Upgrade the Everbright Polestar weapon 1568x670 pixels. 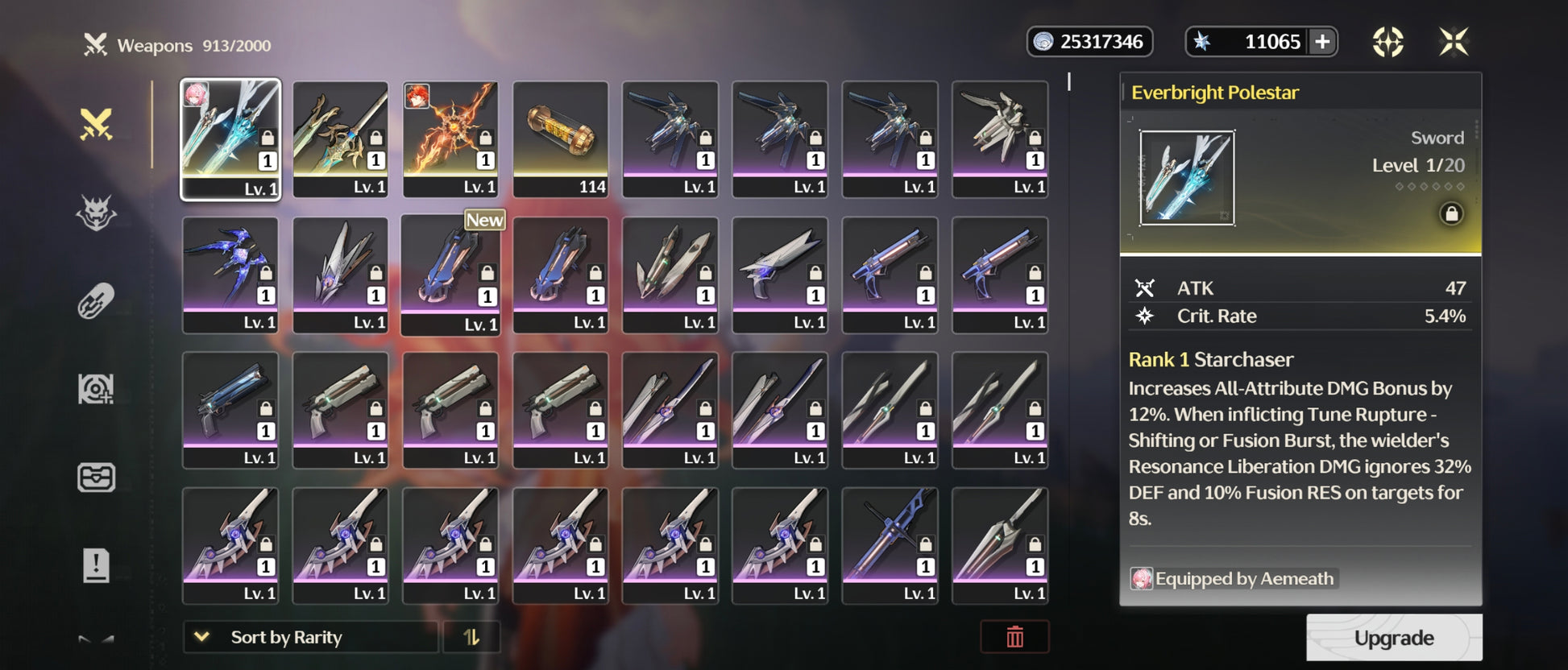1393,638
